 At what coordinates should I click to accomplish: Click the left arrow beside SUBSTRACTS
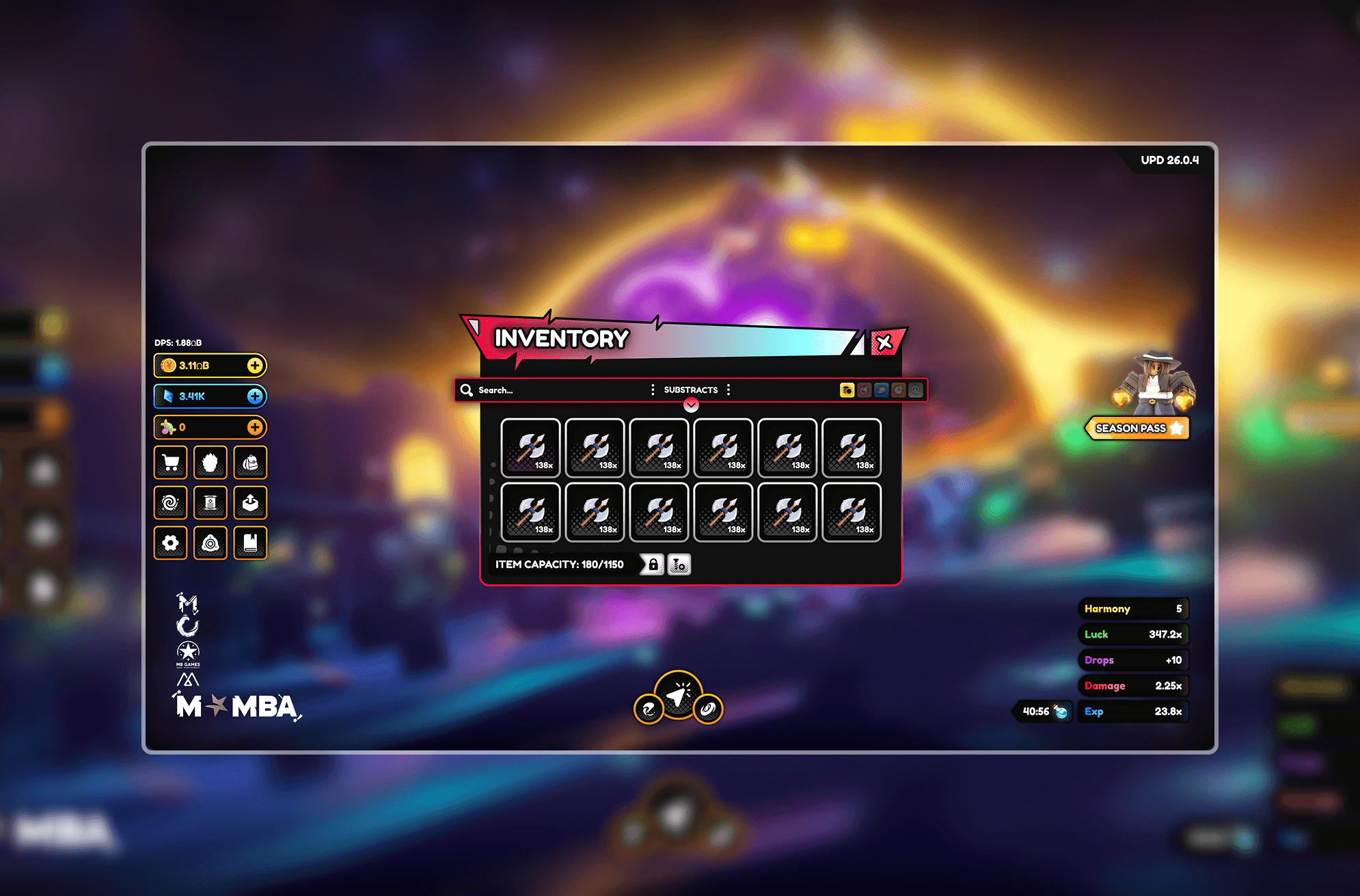pyautogui.click(x=653, y=390)
